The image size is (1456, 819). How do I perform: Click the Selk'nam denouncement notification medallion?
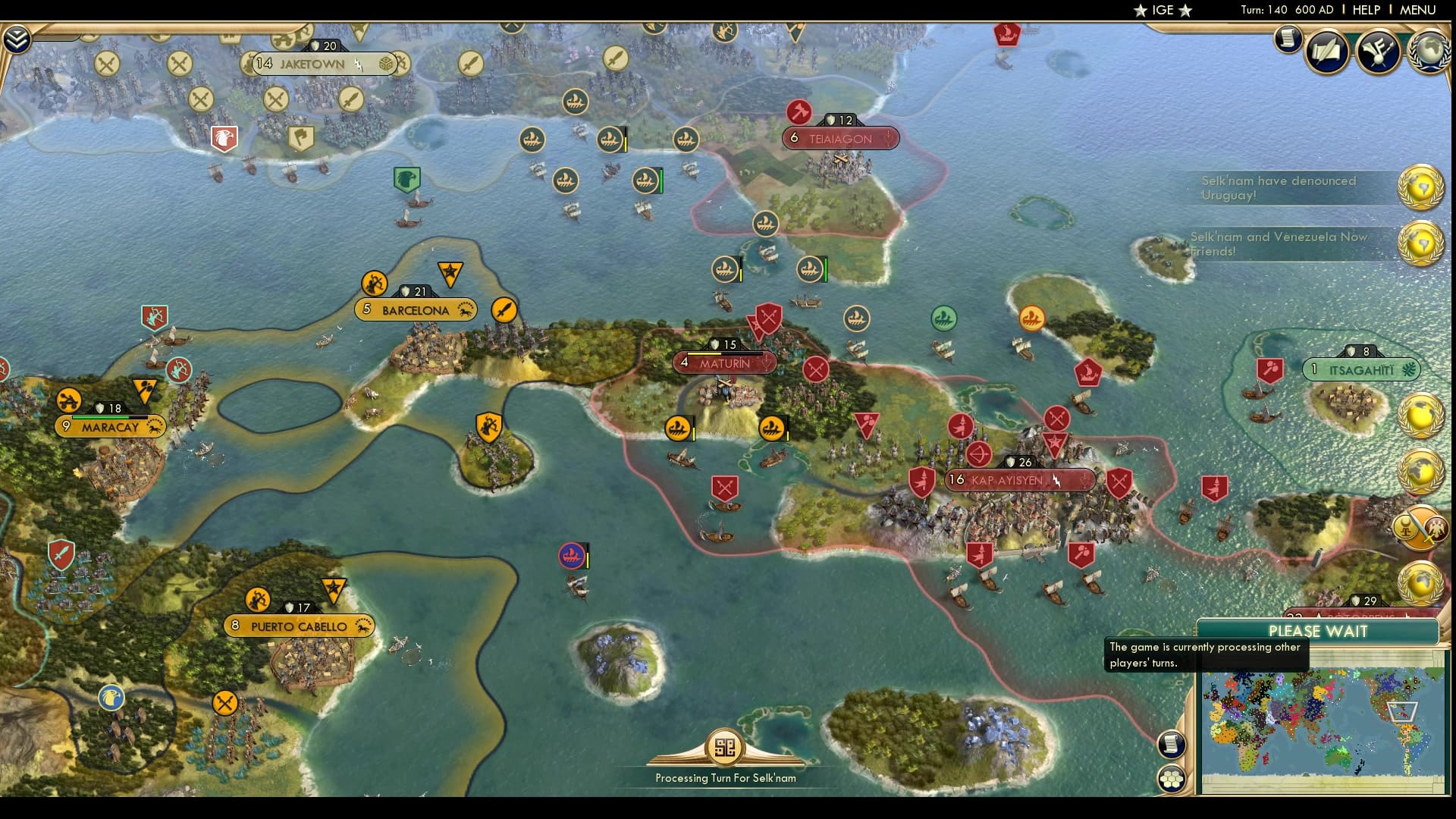[x=1422, y=187]
